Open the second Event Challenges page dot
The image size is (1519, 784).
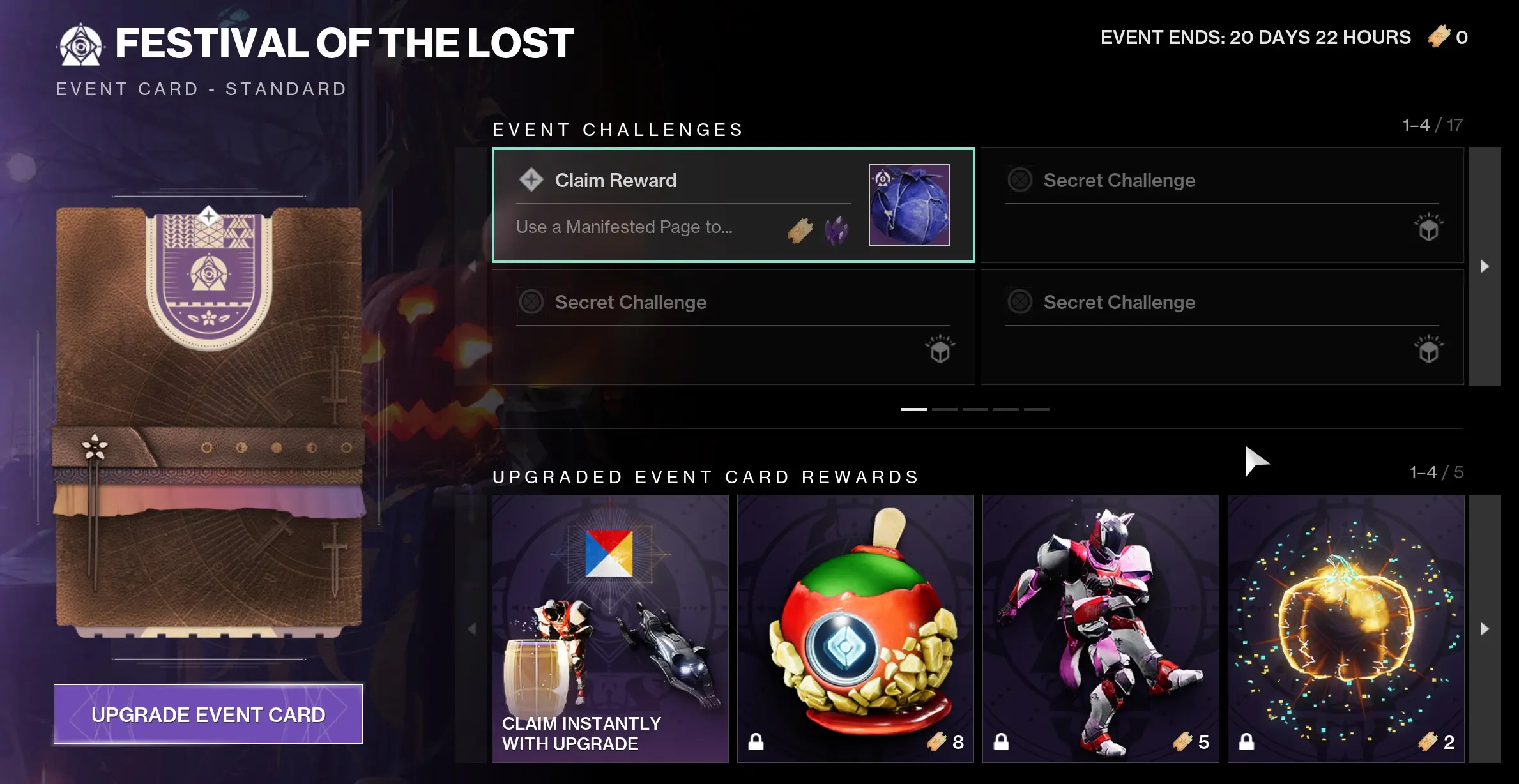pos(945,409)
